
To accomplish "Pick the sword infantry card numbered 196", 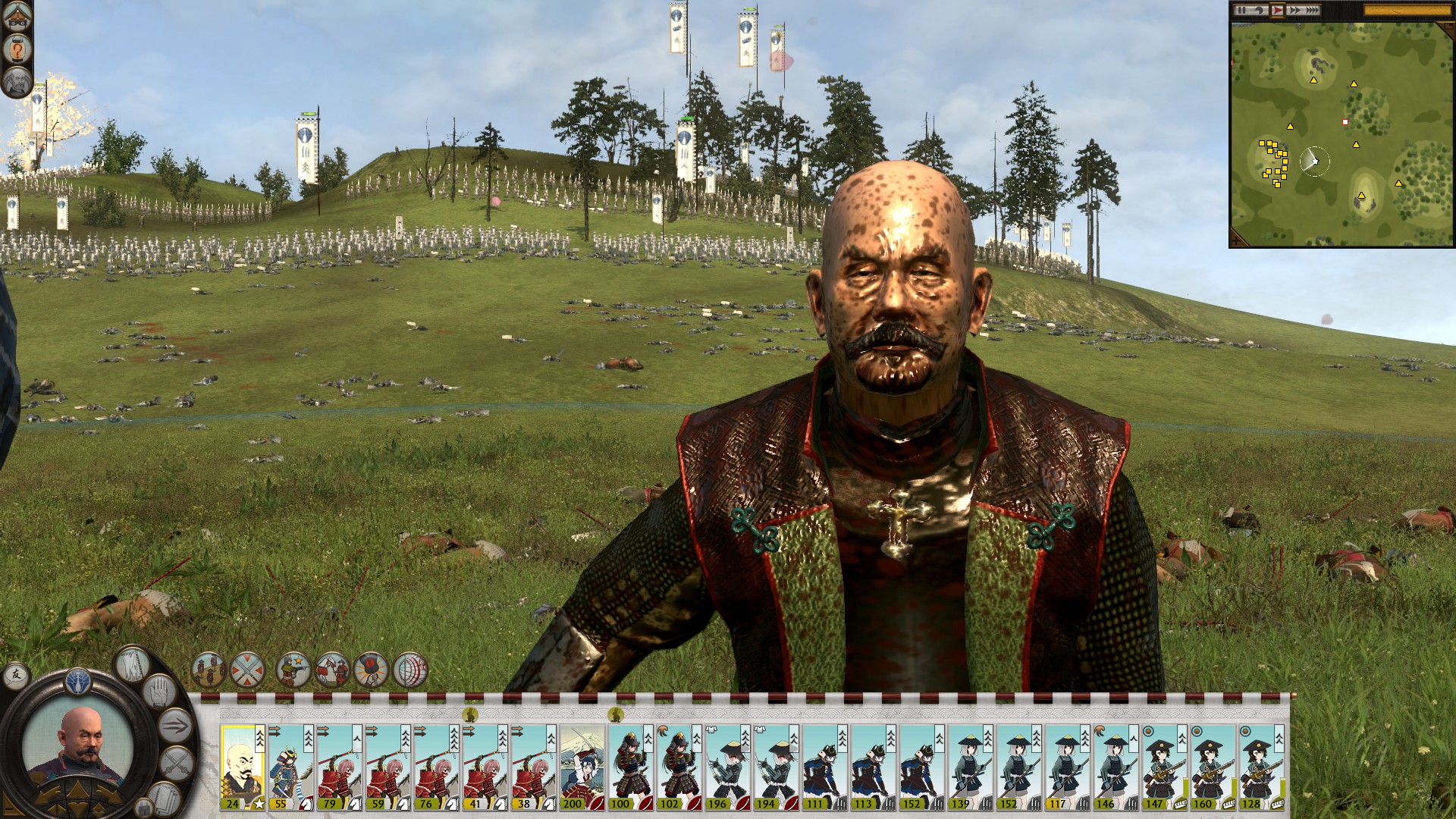I will [x=727, y=766].
